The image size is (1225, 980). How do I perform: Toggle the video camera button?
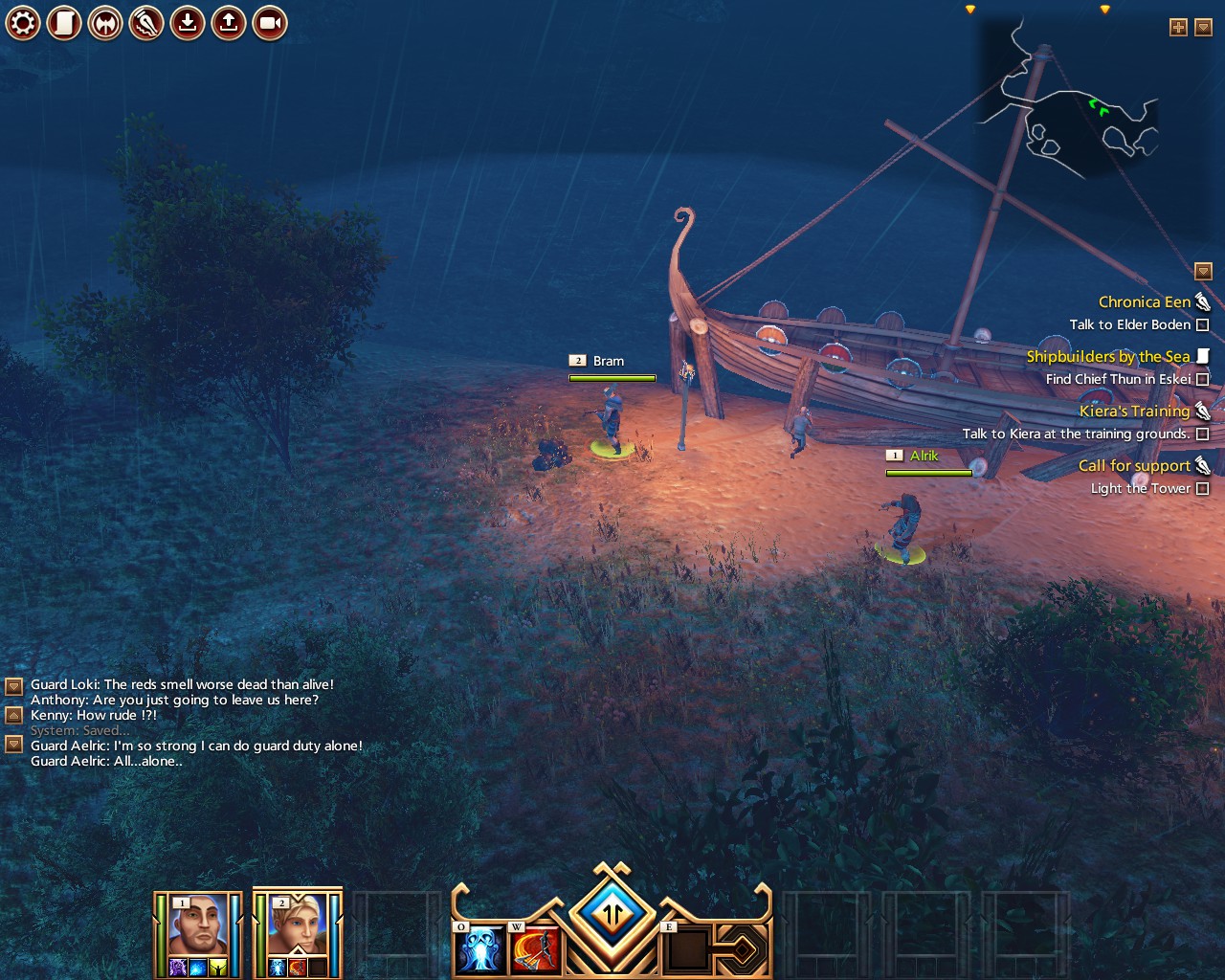[270, 23]
